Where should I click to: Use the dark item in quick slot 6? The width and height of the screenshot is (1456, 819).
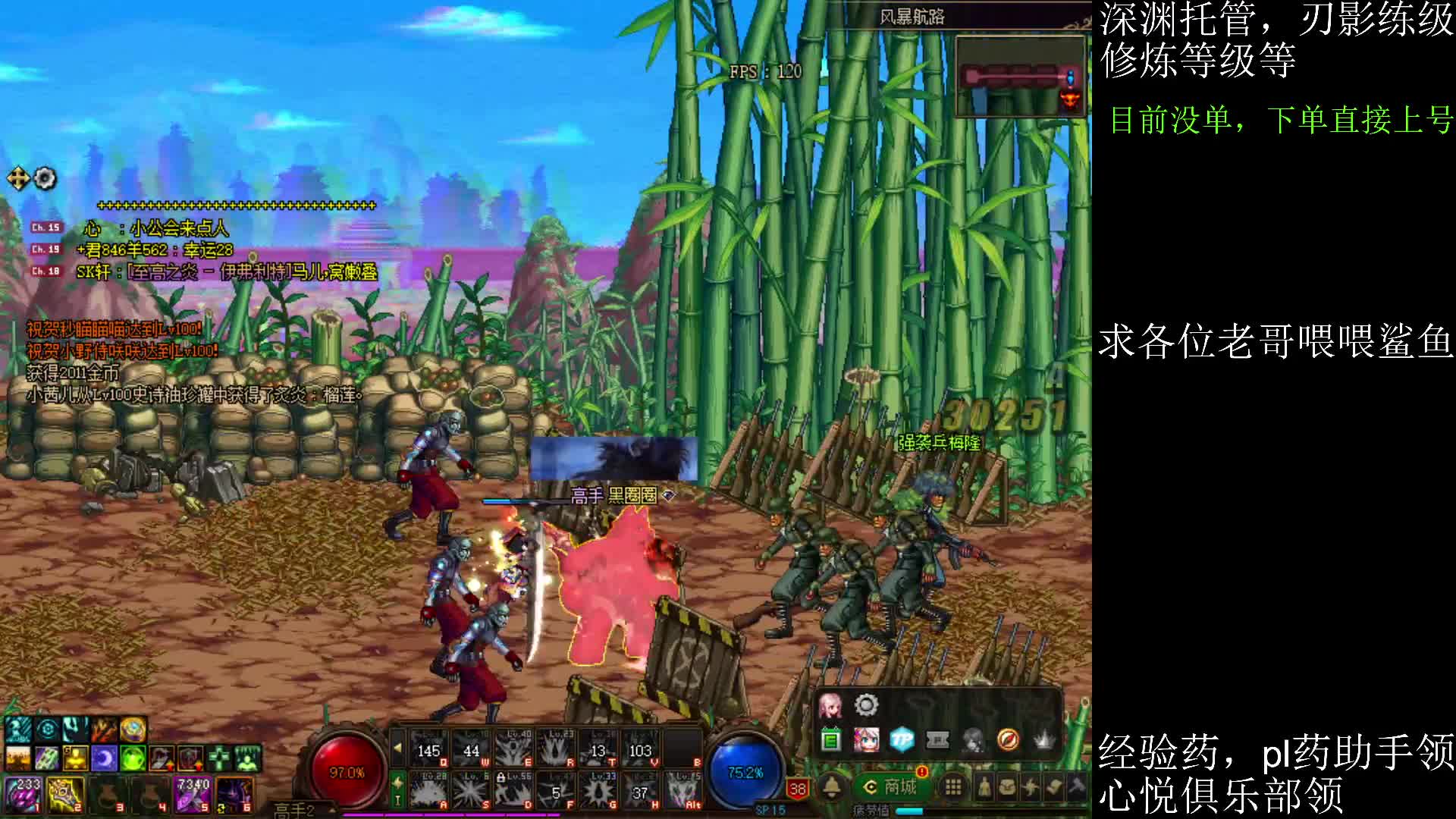pyautogui.click(x=234, y=794)
